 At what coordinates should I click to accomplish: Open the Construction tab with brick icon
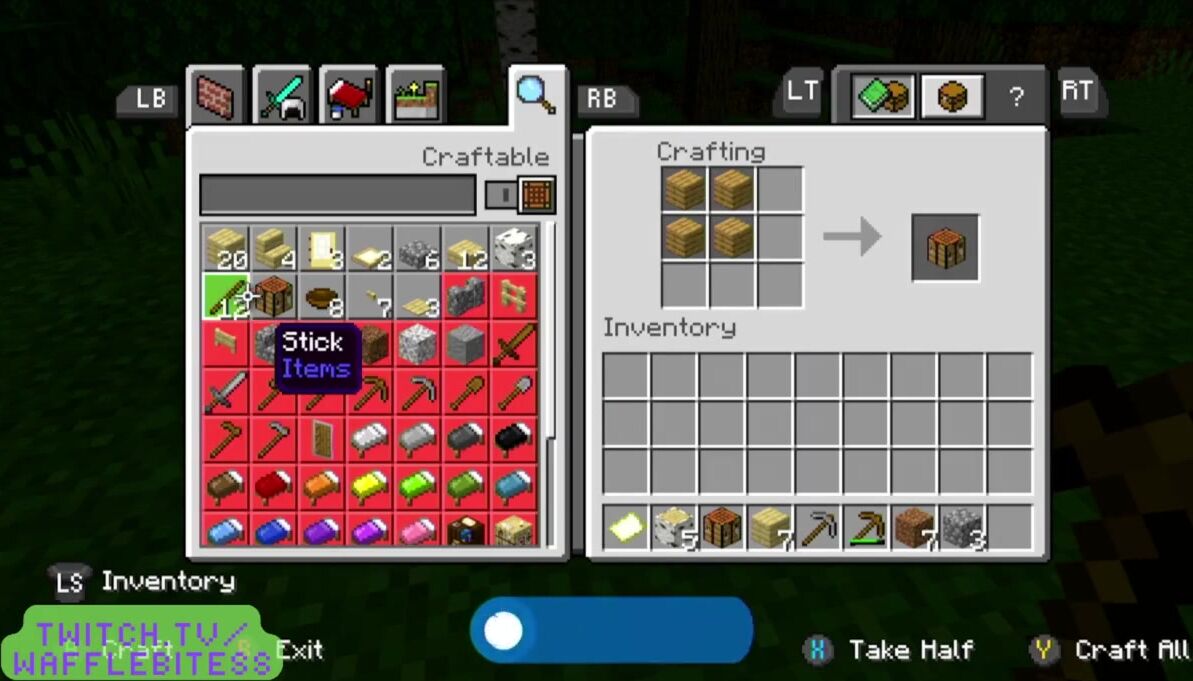[217, 98]
